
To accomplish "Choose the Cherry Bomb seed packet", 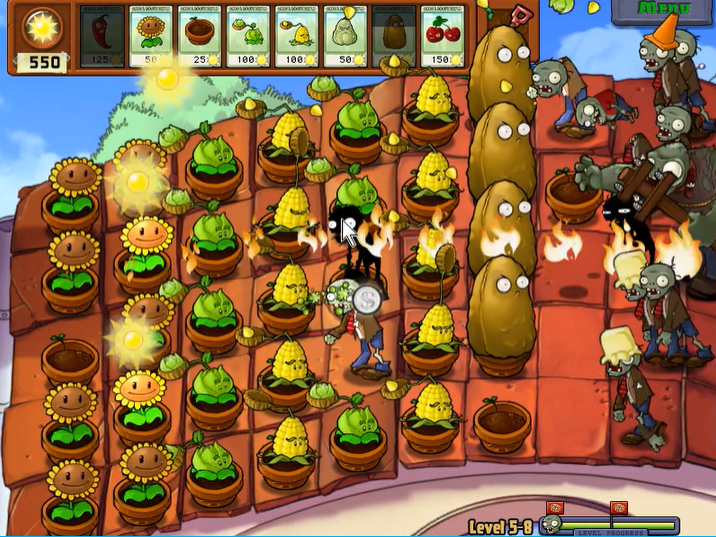I will point(445,37).
